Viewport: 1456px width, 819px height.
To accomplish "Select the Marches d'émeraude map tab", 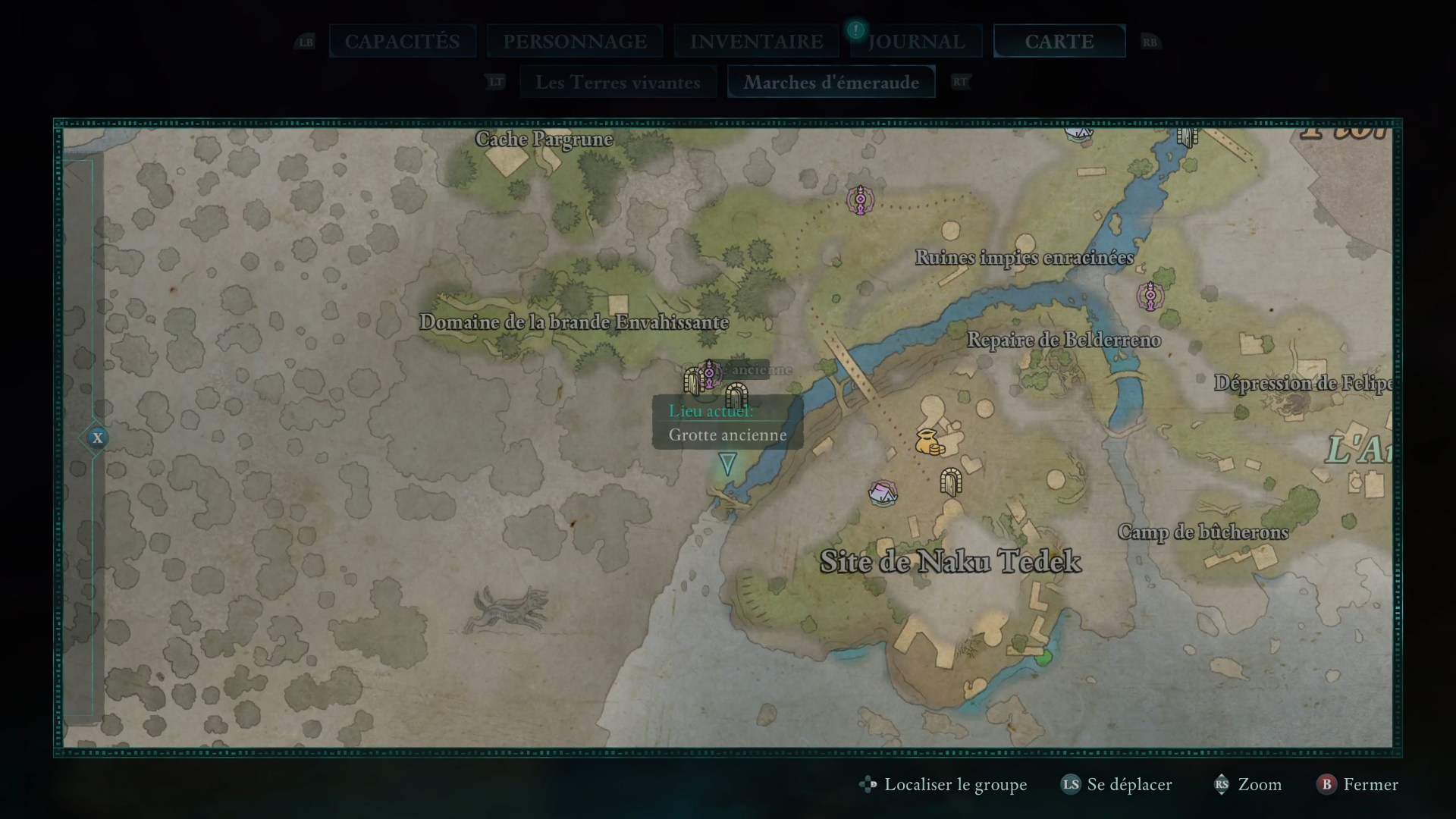I will point(831,82).
